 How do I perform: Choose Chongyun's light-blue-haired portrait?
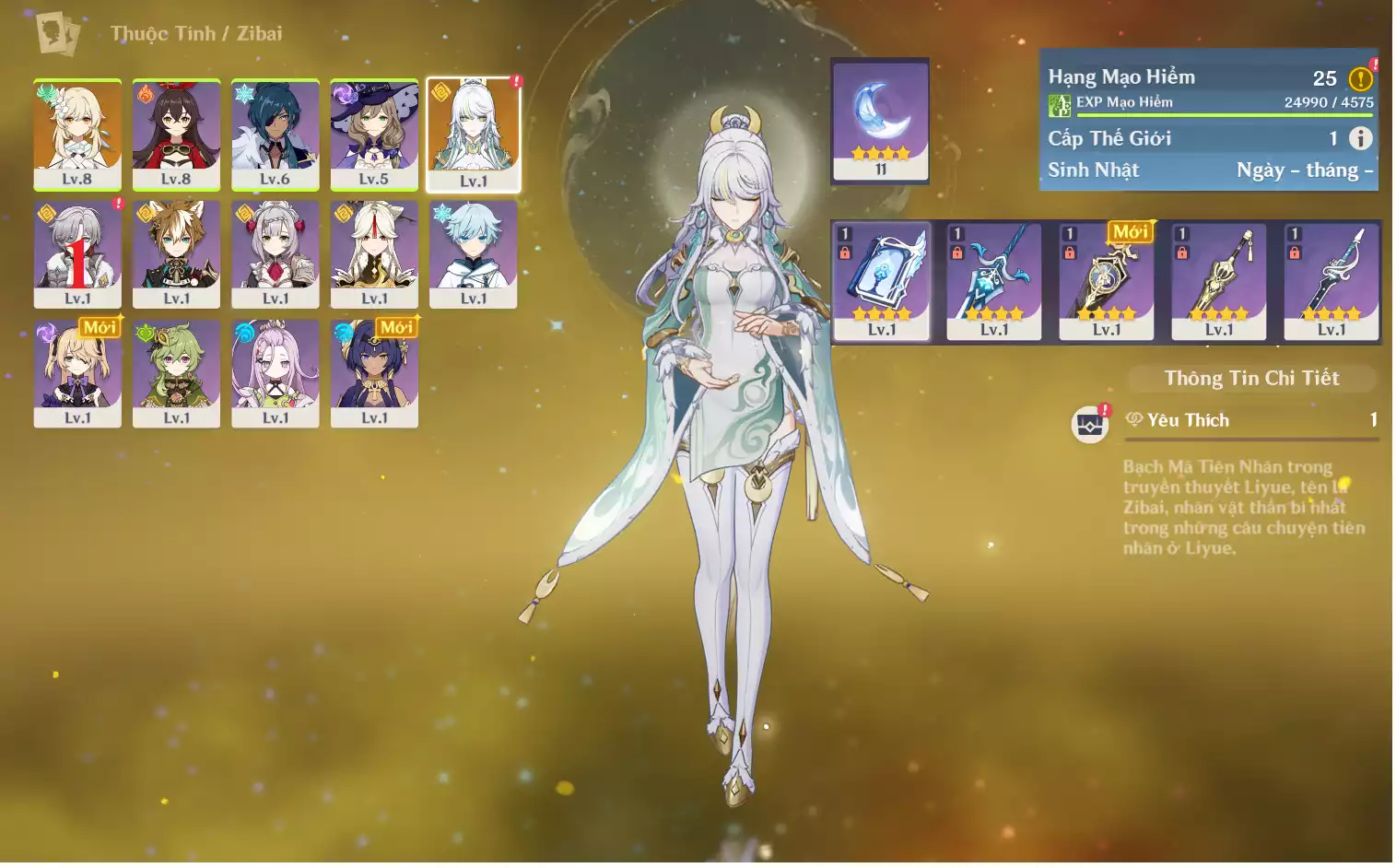coord(474,253)
